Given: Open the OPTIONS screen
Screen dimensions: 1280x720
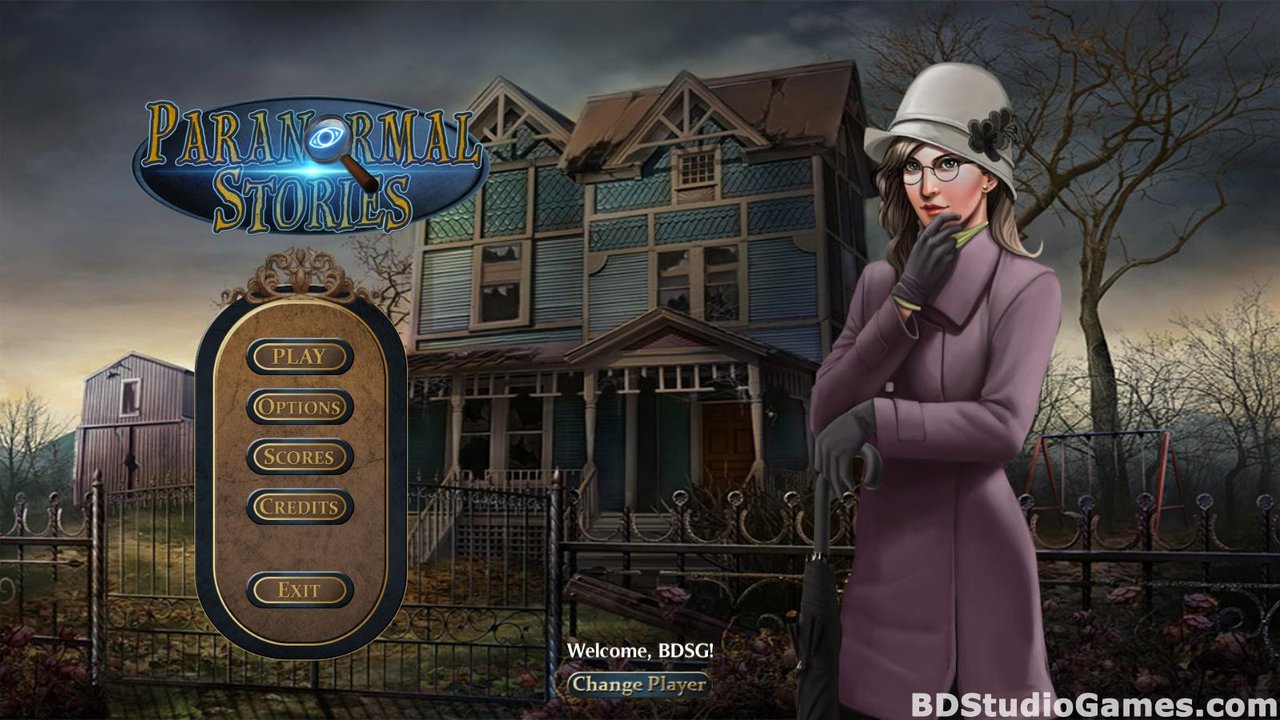Looking at the screenshot, I should [299, 407].
